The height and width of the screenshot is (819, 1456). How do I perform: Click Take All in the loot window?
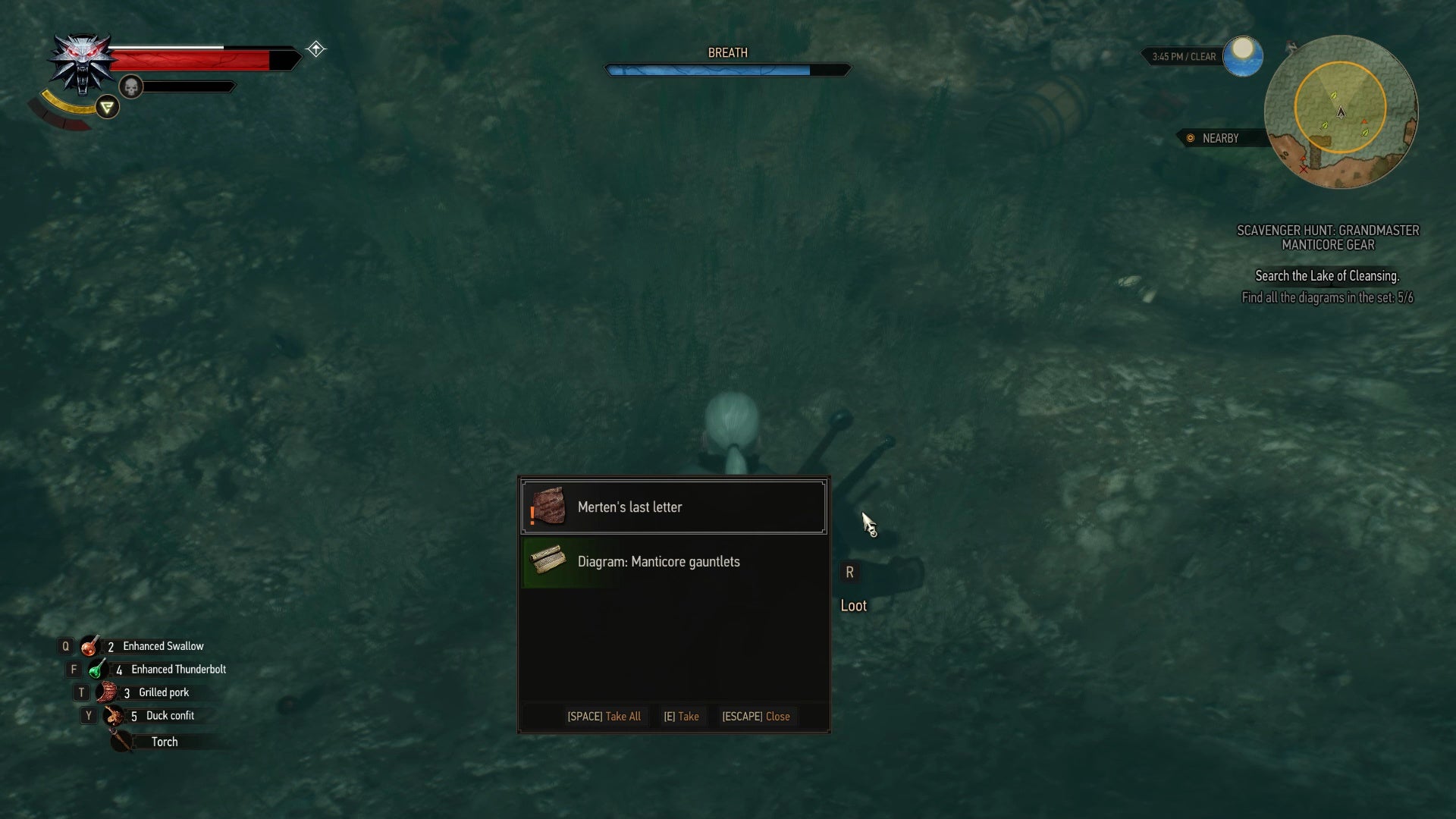(604, 716)
